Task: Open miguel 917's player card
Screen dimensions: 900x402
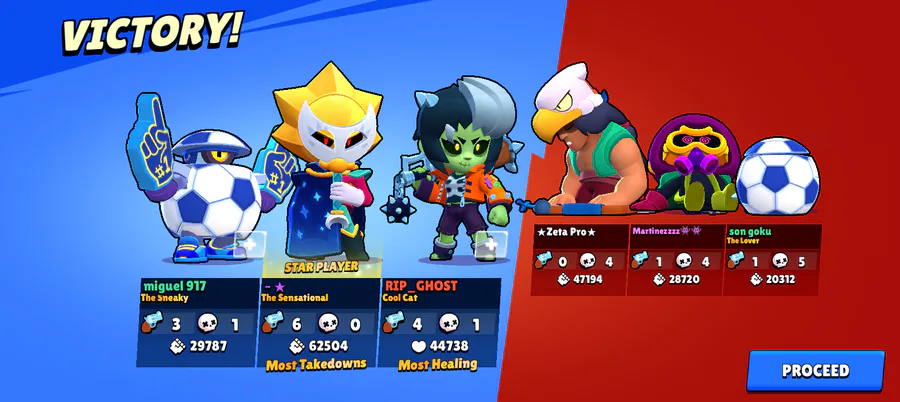Action: click(198, 322)
